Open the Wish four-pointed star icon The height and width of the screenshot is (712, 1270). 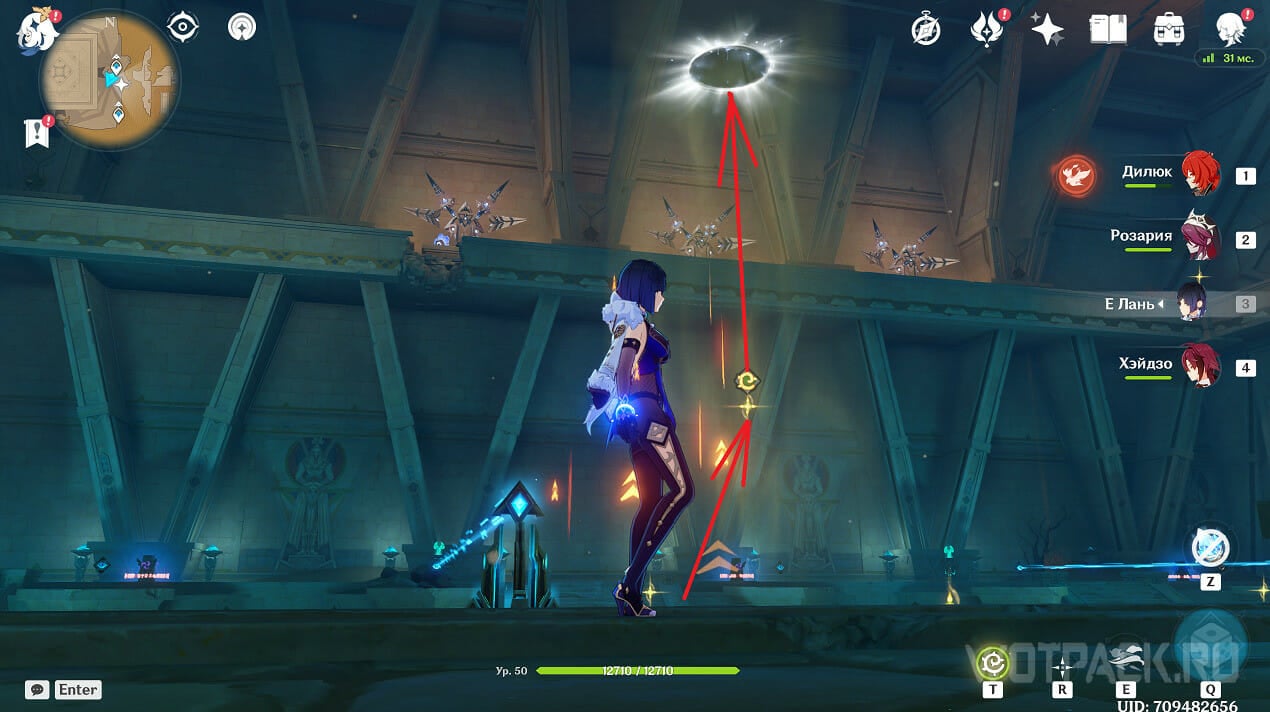click(x=1047, y=30)
